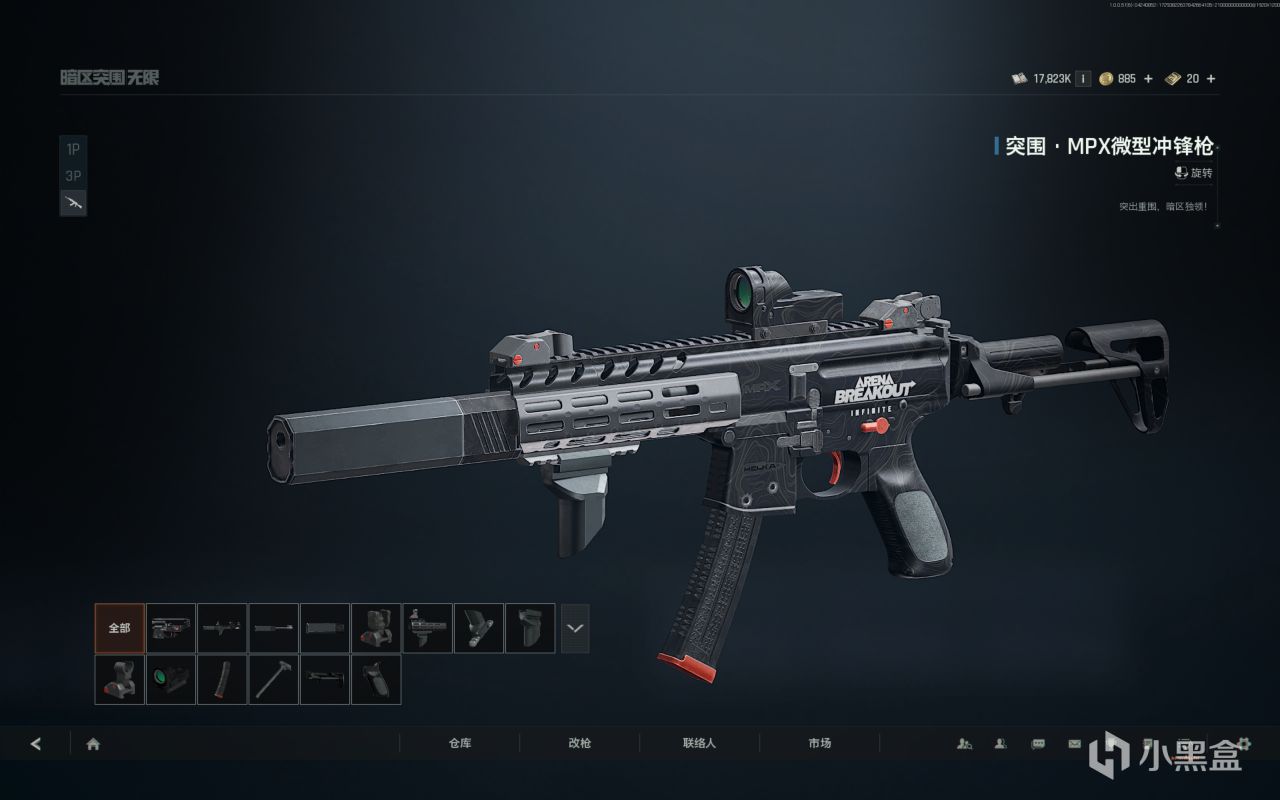Select the stock part thumbnail
Viewport: 1280px width, 800px height.
[x=325, y=680]
